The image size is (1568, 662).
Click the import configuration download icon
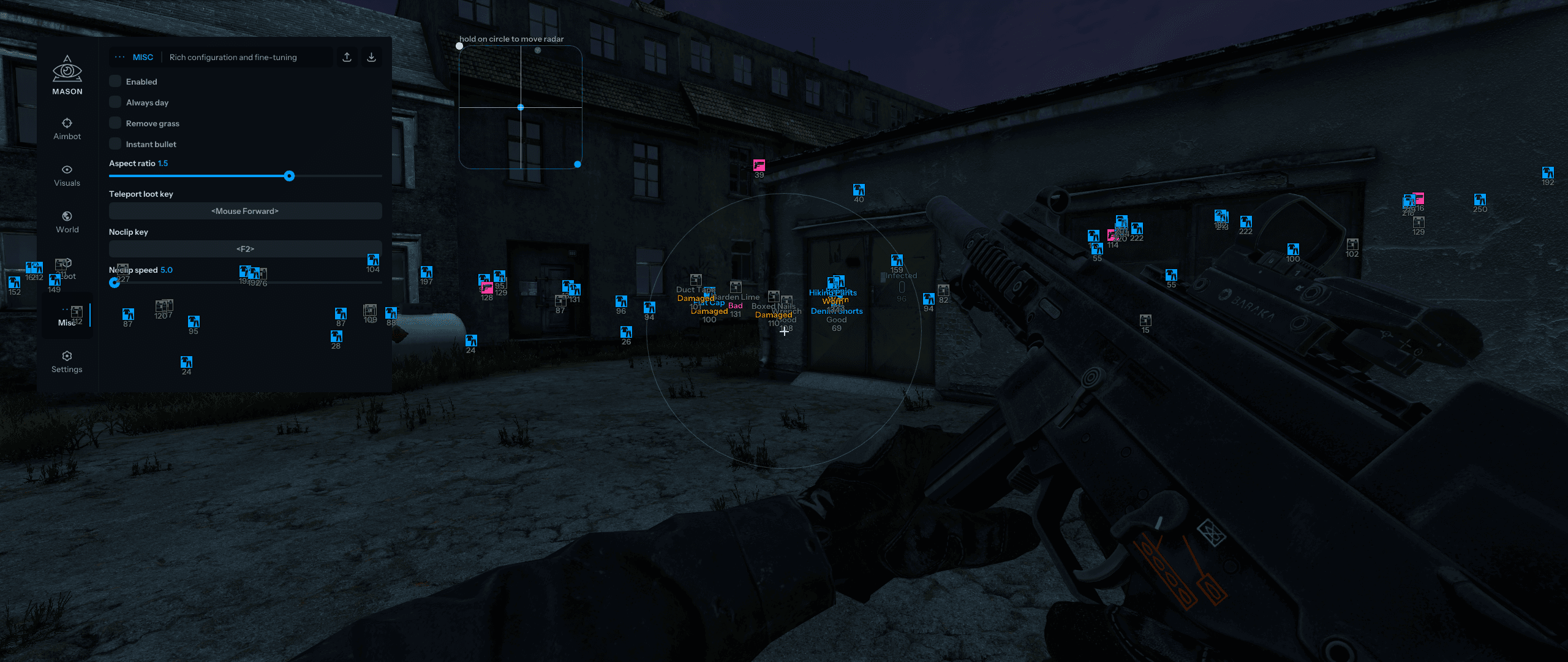point(371,56)
